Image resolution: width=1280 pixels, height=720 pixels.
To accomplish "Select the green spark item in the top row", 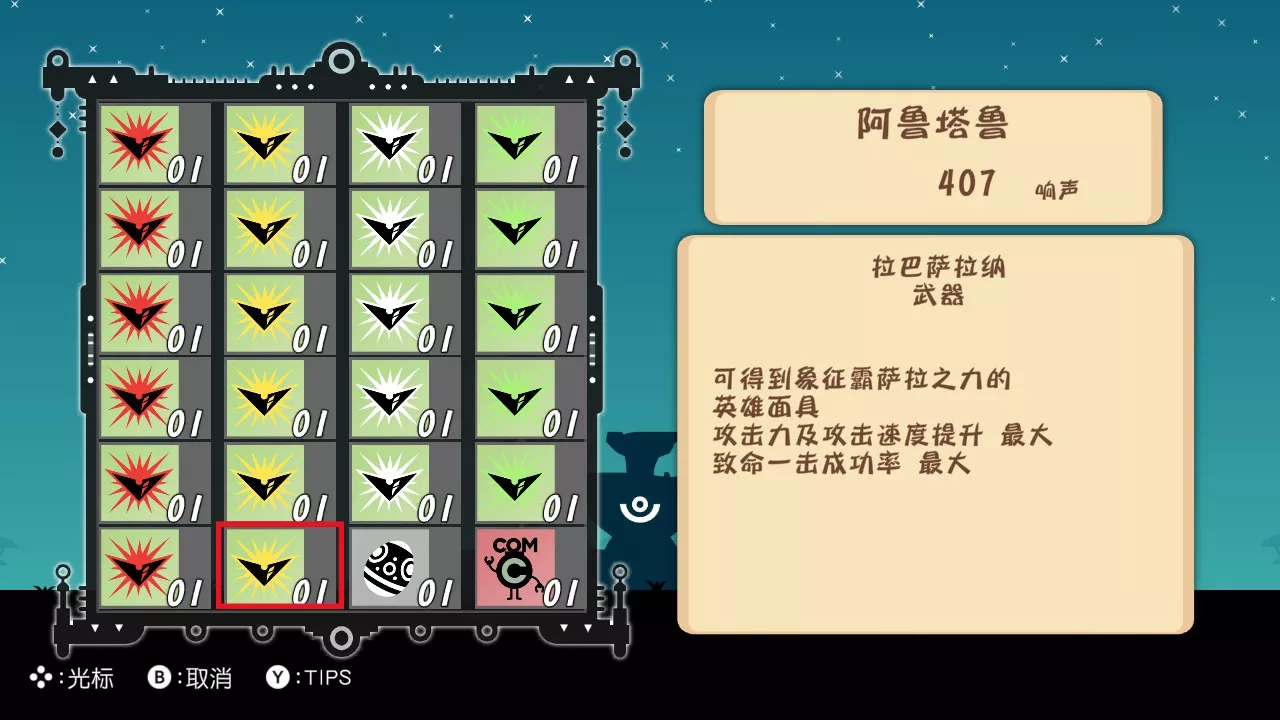I will pyautogui.click(x=513, y=145).
